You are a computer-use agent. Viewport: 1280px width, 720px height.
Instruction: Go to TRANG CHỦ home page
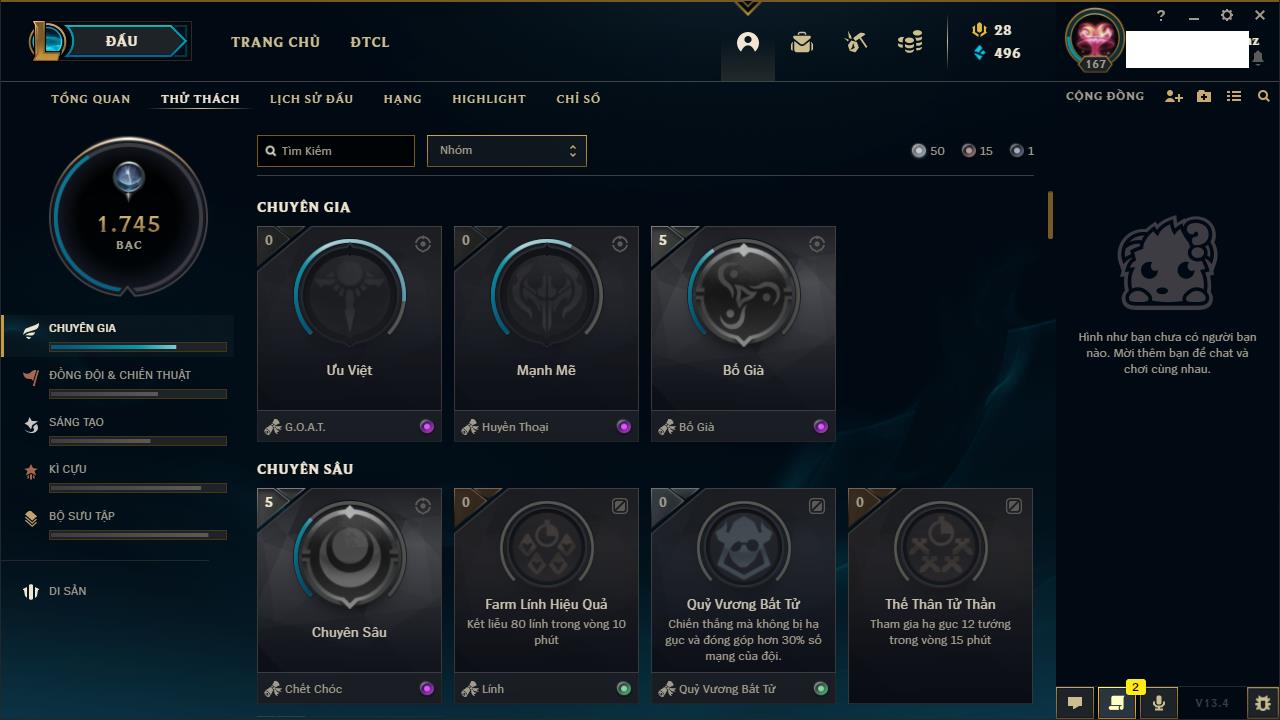click(275, 42)
